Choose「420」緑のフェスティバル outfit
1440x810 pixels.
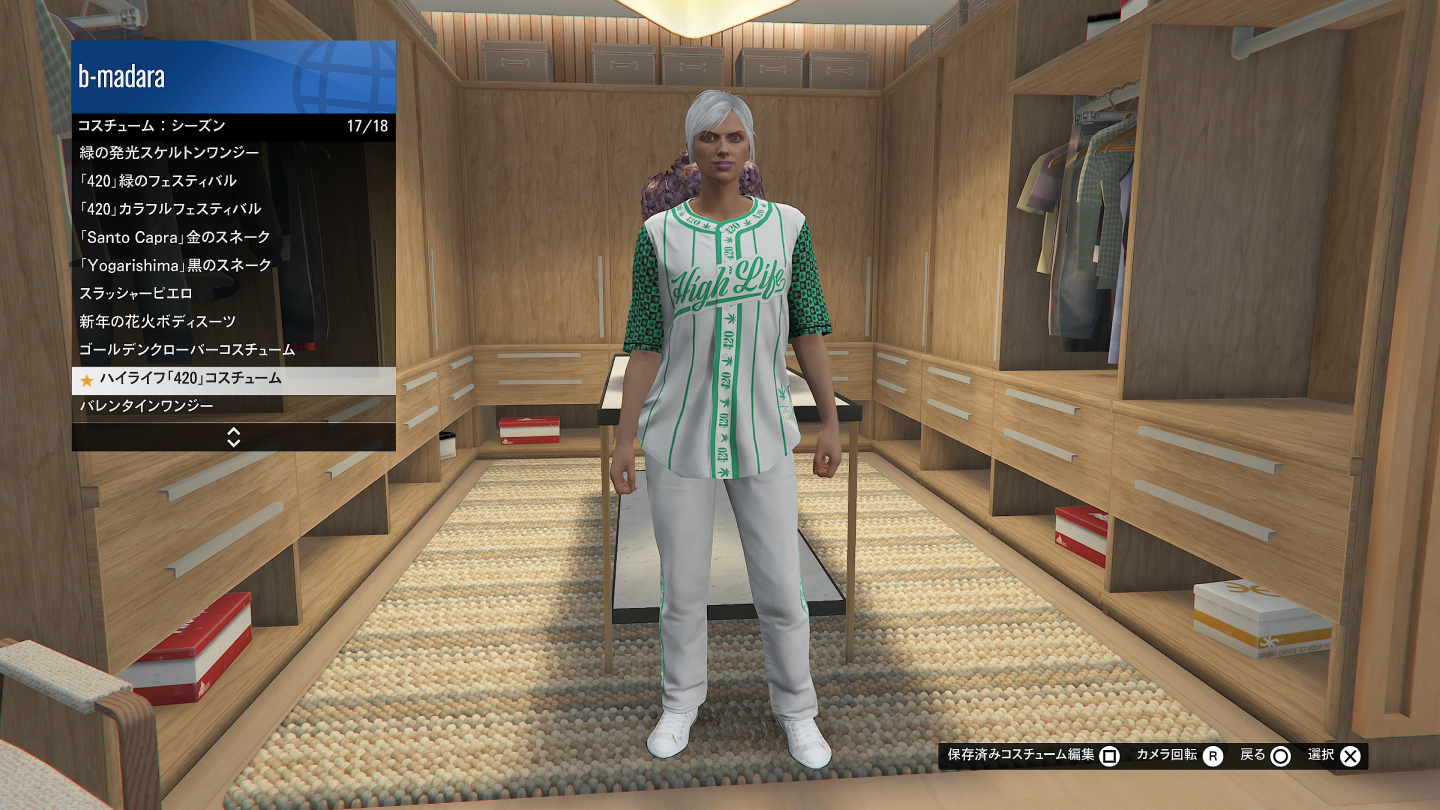[233, 181]
